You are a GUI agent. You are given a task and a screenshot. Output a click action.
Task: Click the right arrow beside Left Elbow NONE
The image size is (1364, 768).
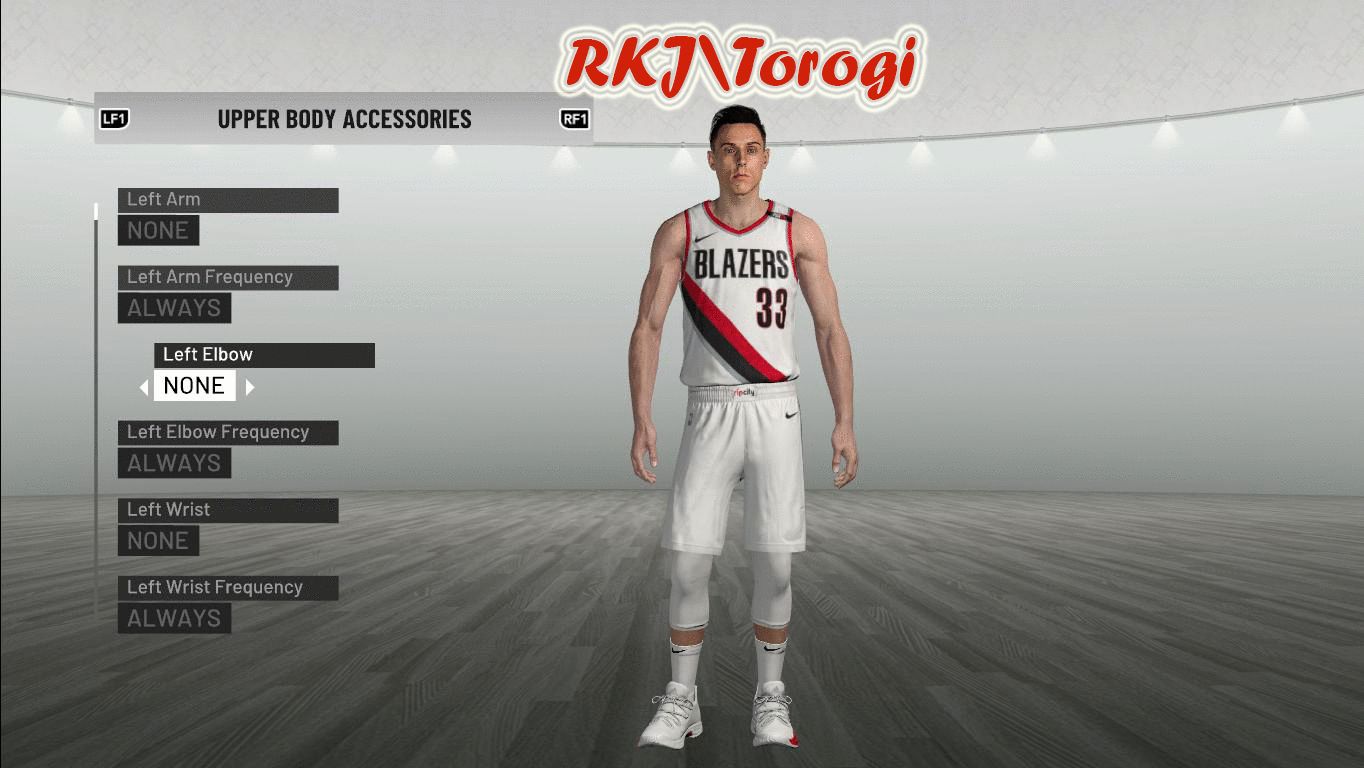pos(250,387)
